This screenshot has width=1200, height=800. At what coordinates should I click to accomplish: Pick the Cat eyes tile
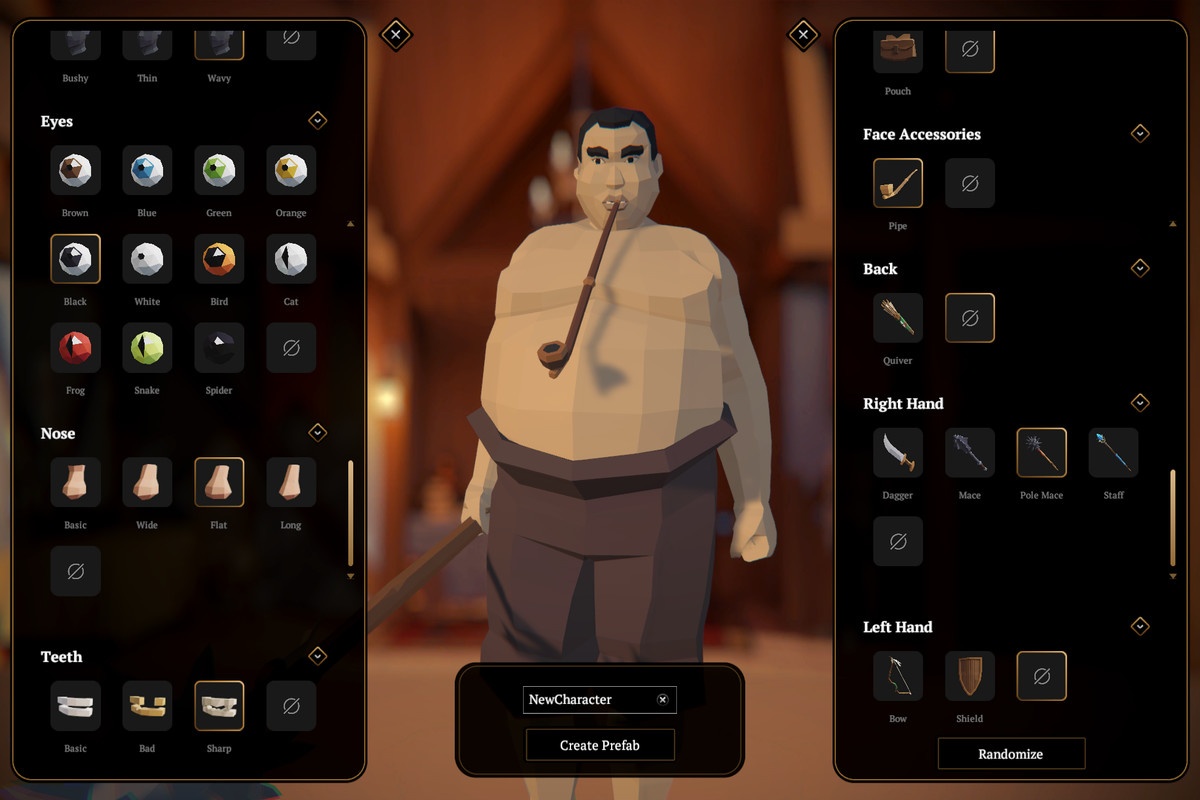[291, 259]
